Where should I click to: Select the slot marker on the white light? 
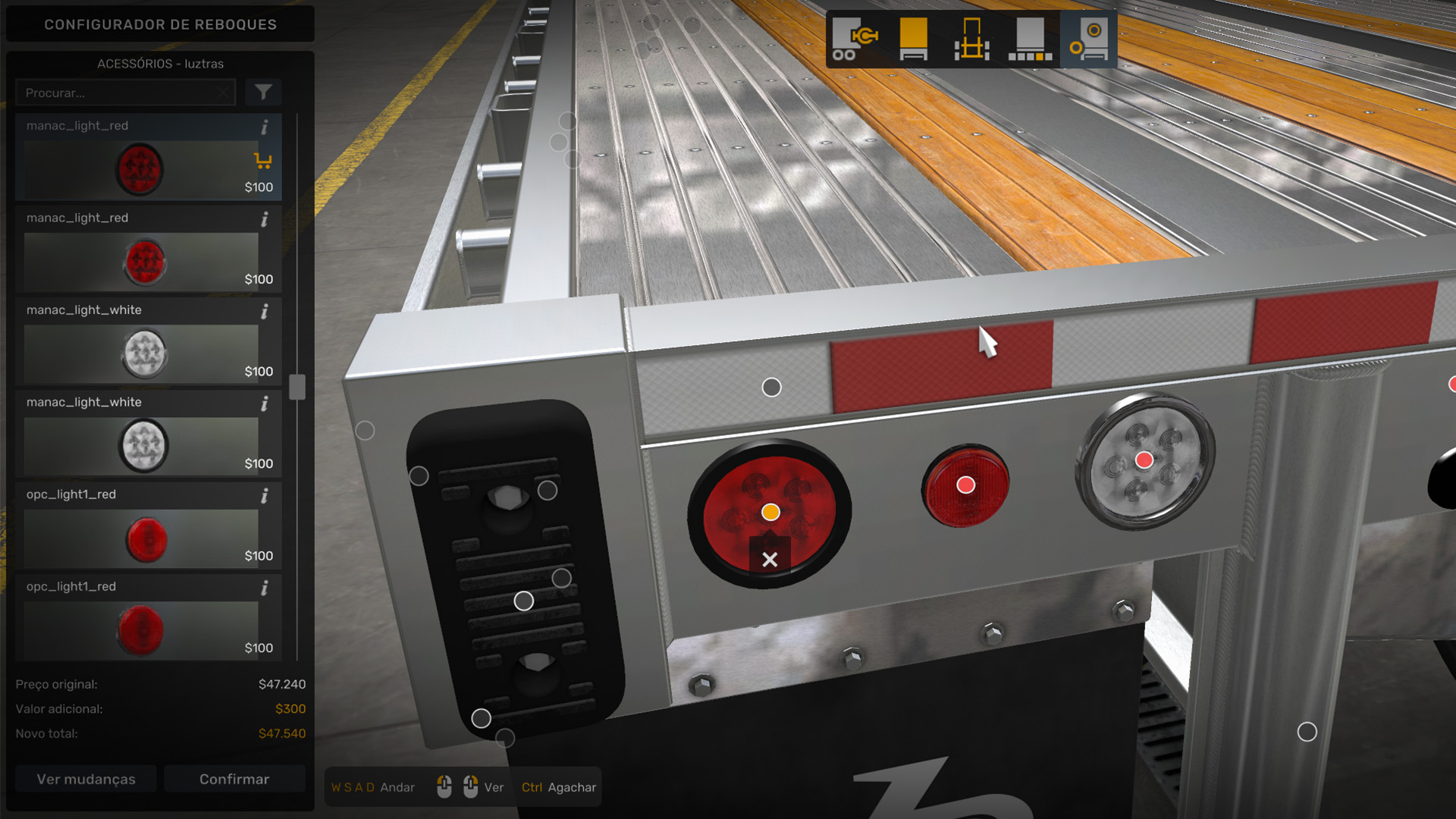[1144, 460]
